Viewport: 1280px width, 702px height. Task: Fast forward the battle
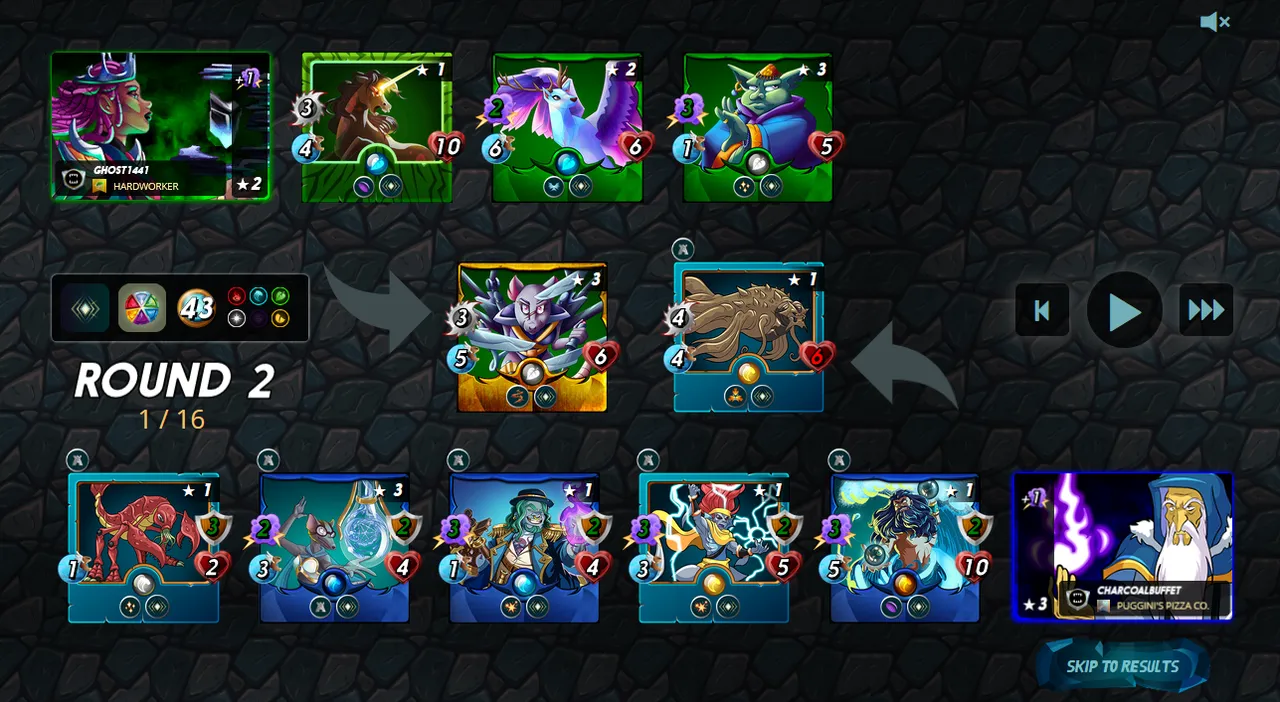coord(1206,311)
